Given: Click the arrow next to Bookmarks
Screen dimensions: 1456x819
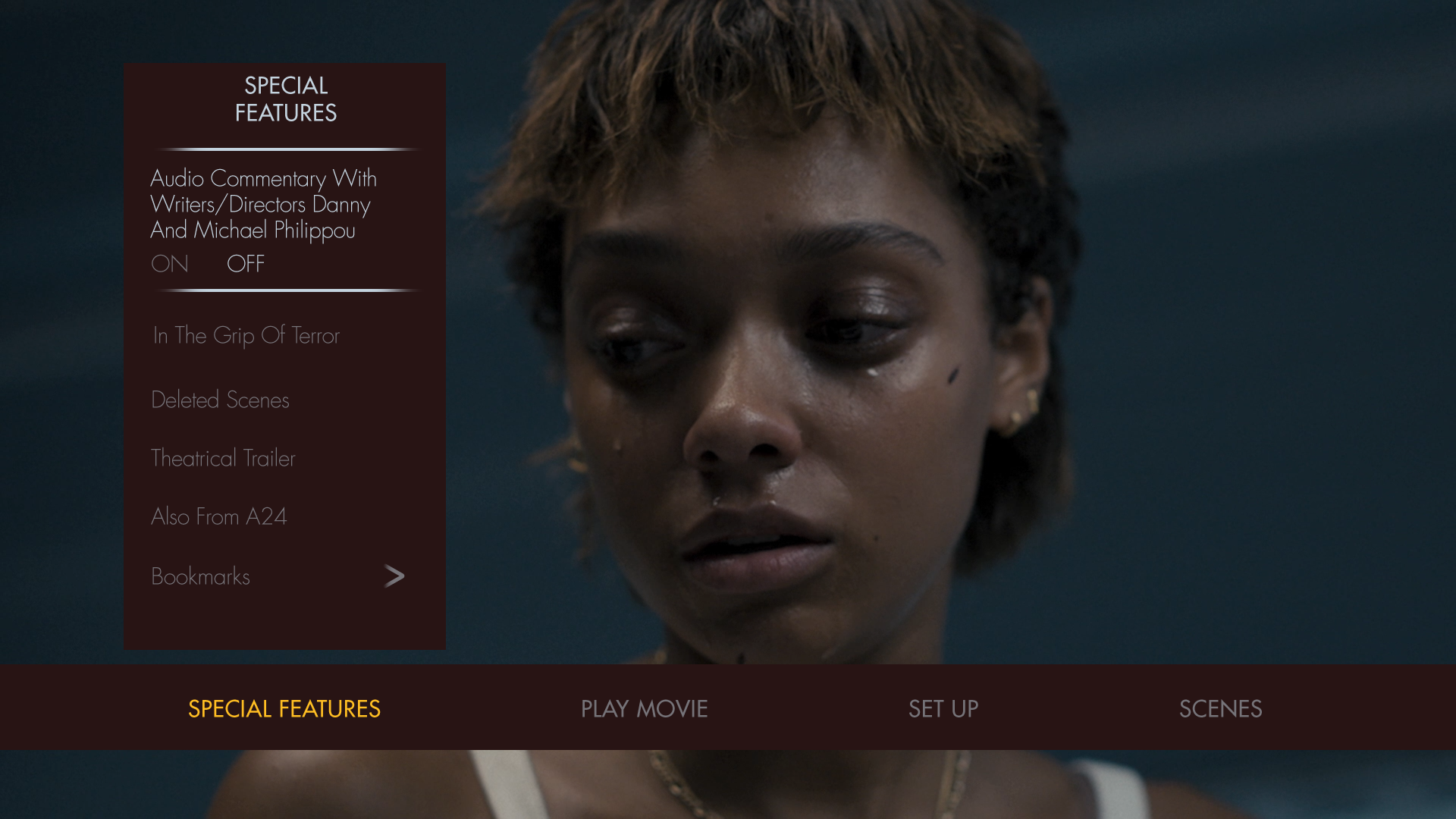Looking at the screenshot, I should 394,576.
